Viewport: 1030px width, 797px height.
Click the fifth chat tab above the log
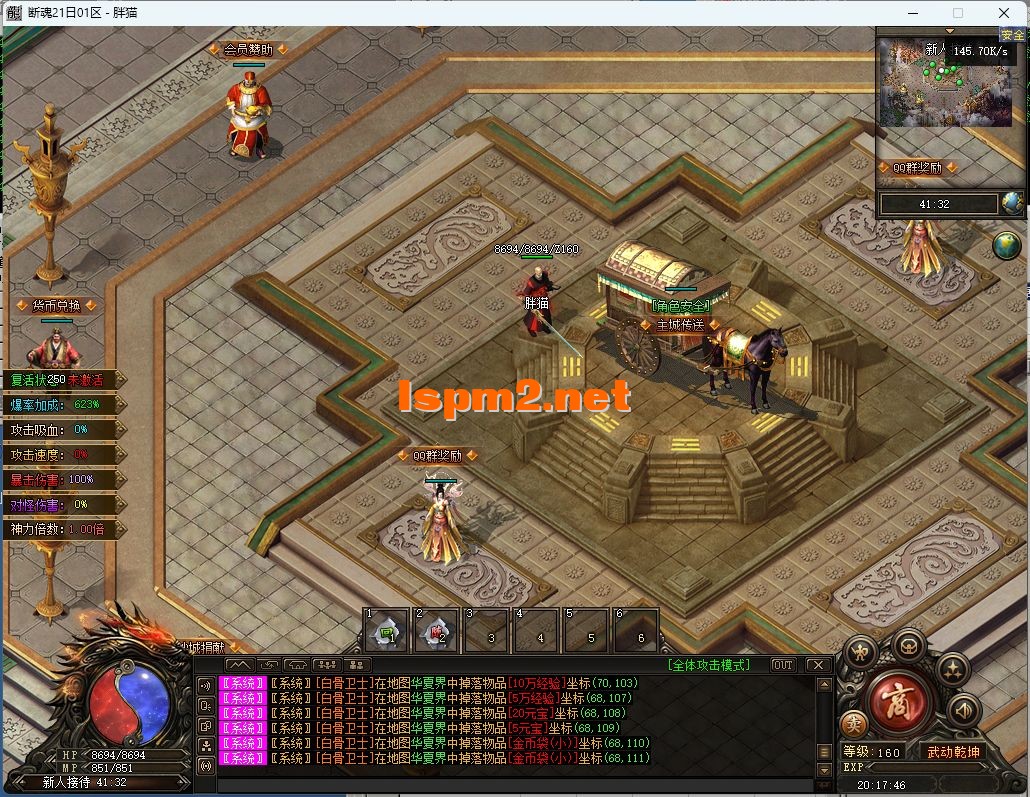(x=356, y=665)
